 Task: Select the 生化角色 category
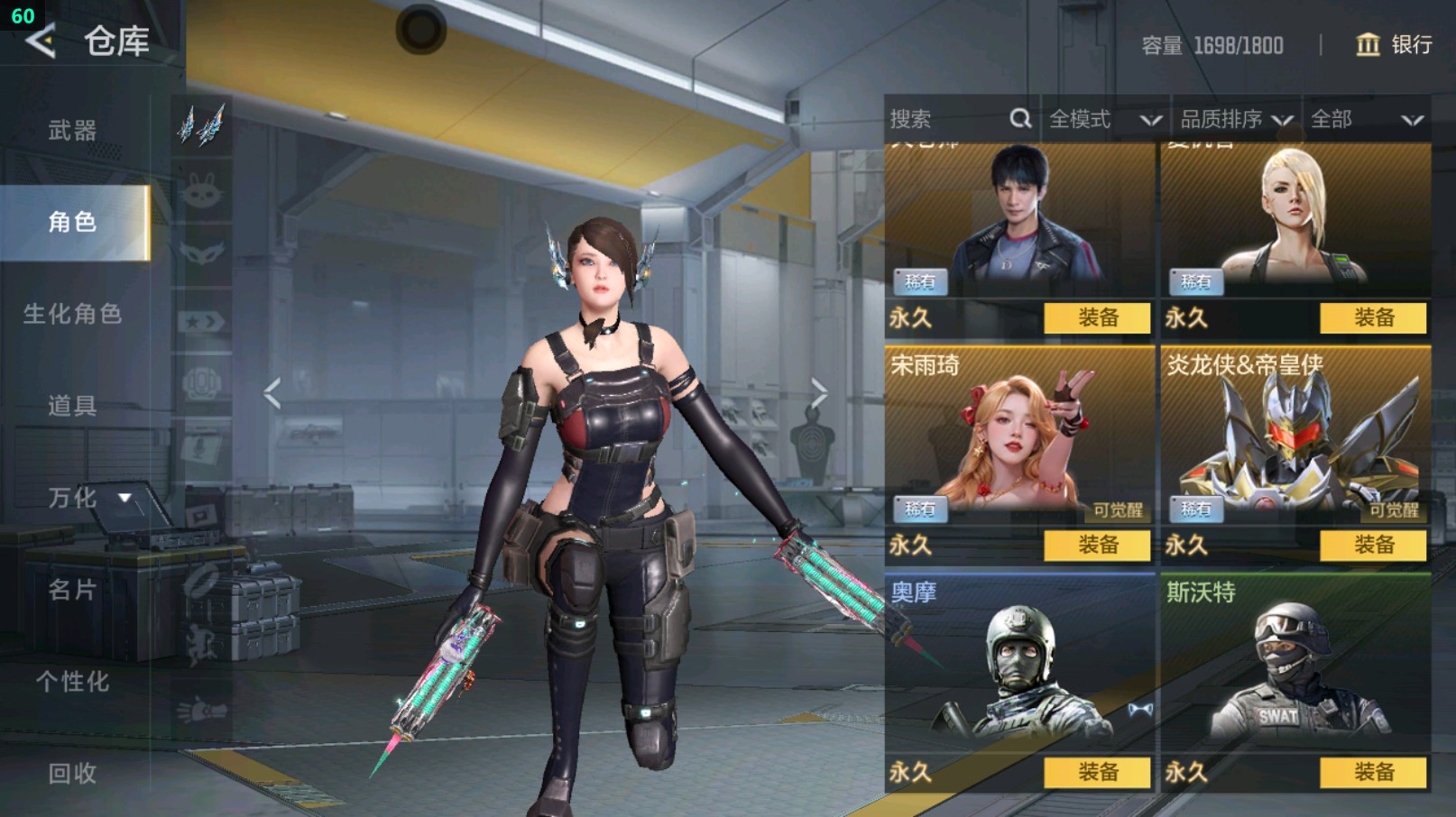coord(72,314)
